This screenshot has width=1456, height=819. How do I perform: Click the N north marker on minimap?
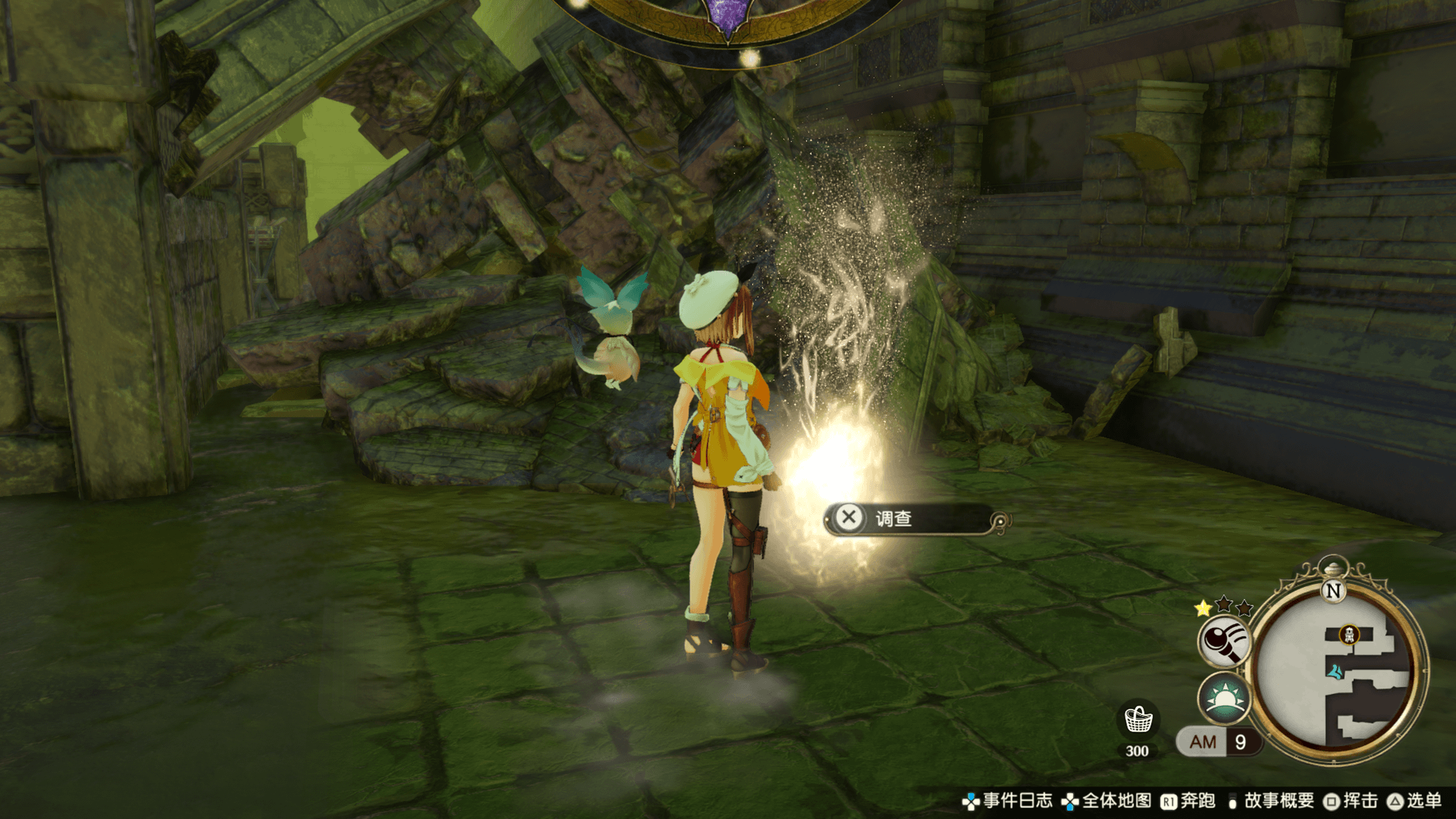[x=1332, y=591]
